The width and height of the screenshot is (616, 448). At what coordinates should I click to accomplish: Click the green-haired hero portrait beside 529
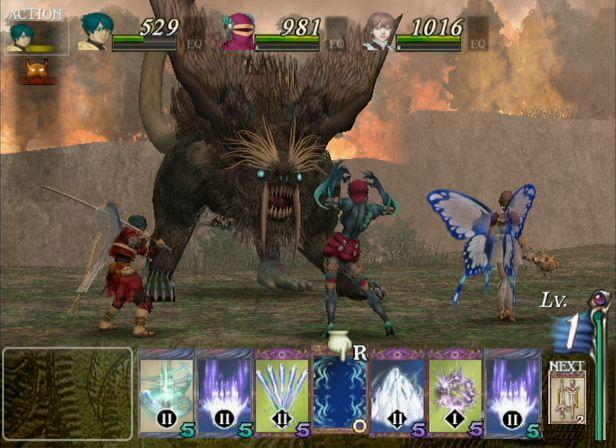click(94, 32)
